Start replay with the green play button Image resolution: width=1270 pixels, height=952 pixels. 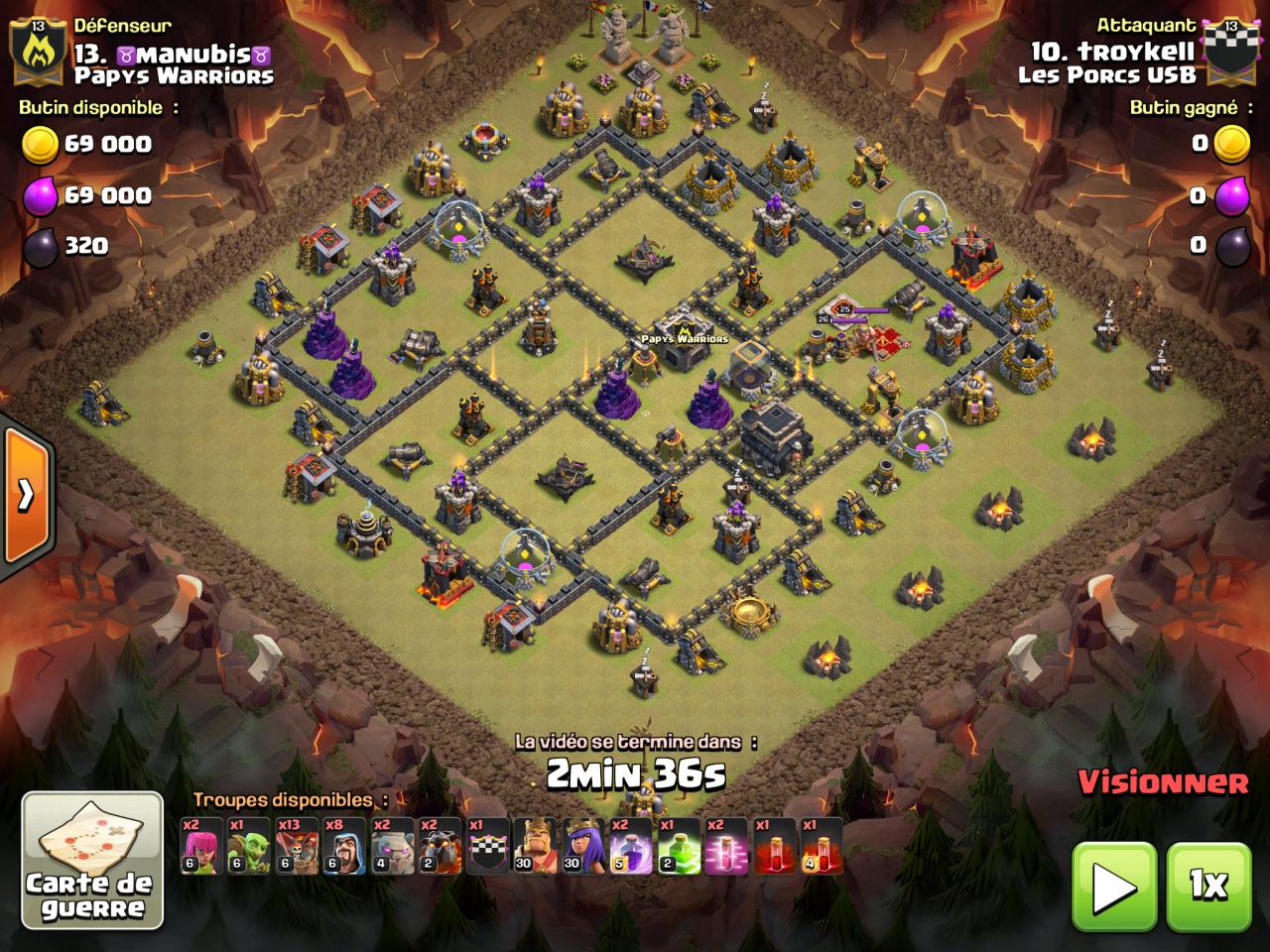(1113, 886)
